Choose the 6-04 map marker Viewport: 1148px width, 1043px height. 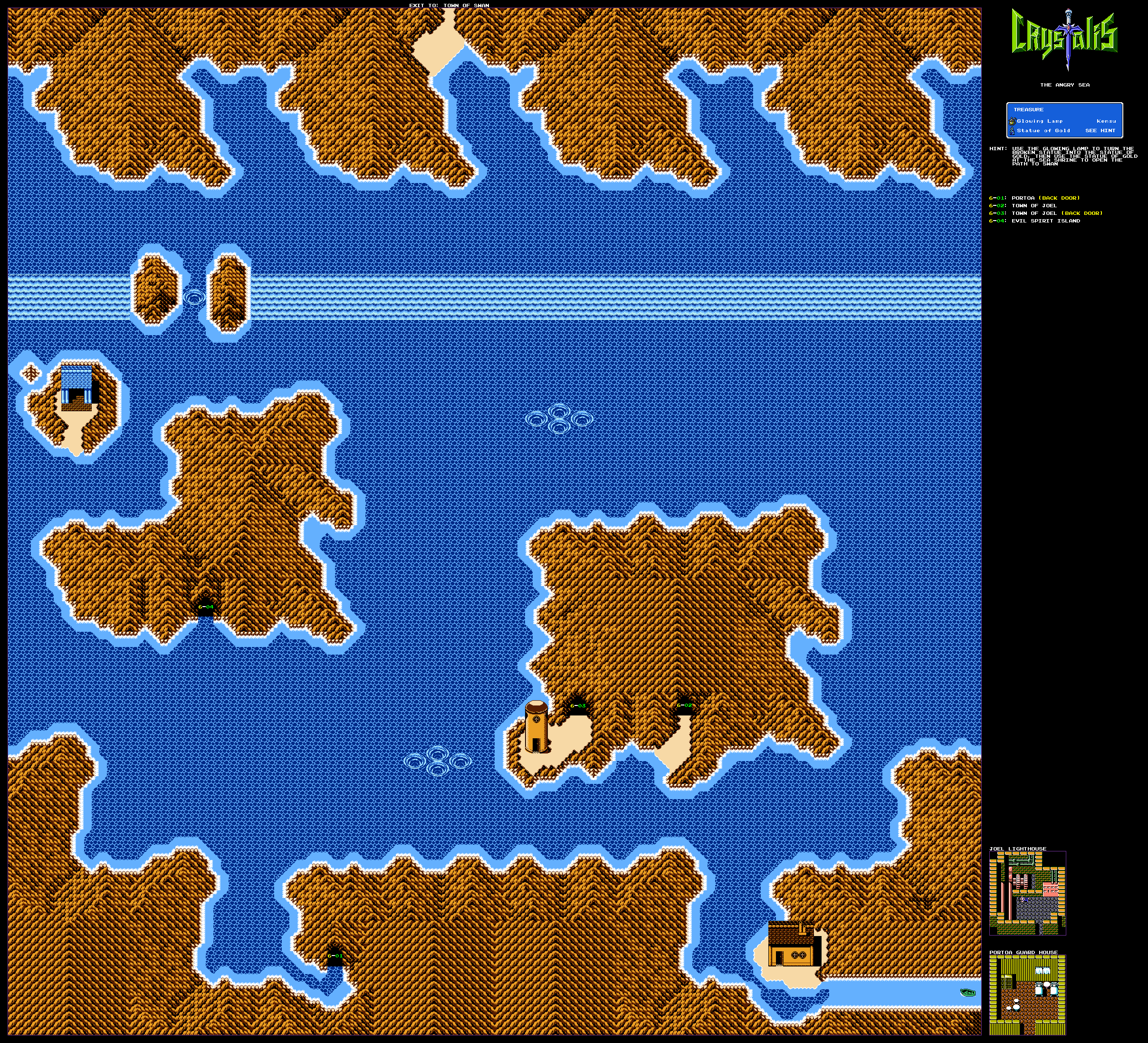pyautogui.click(x=206, y=607)
